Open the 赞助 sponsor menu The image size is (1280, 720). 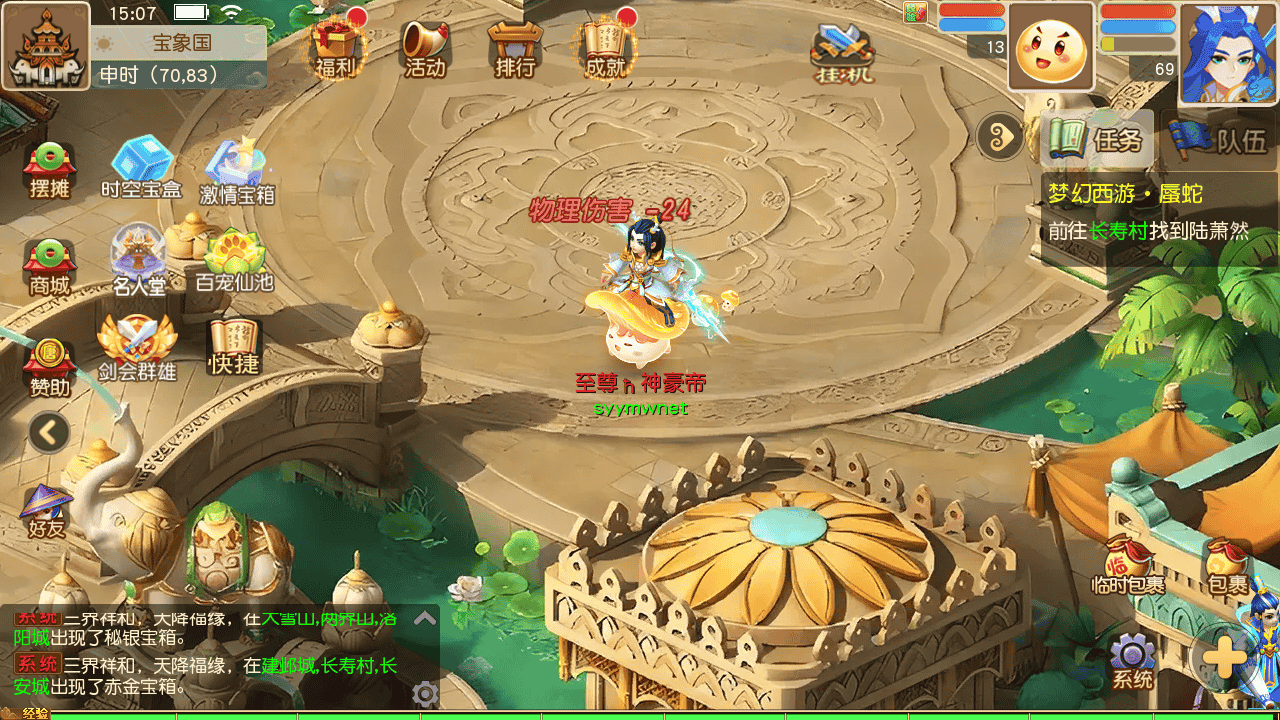click(x=49, y=366)
